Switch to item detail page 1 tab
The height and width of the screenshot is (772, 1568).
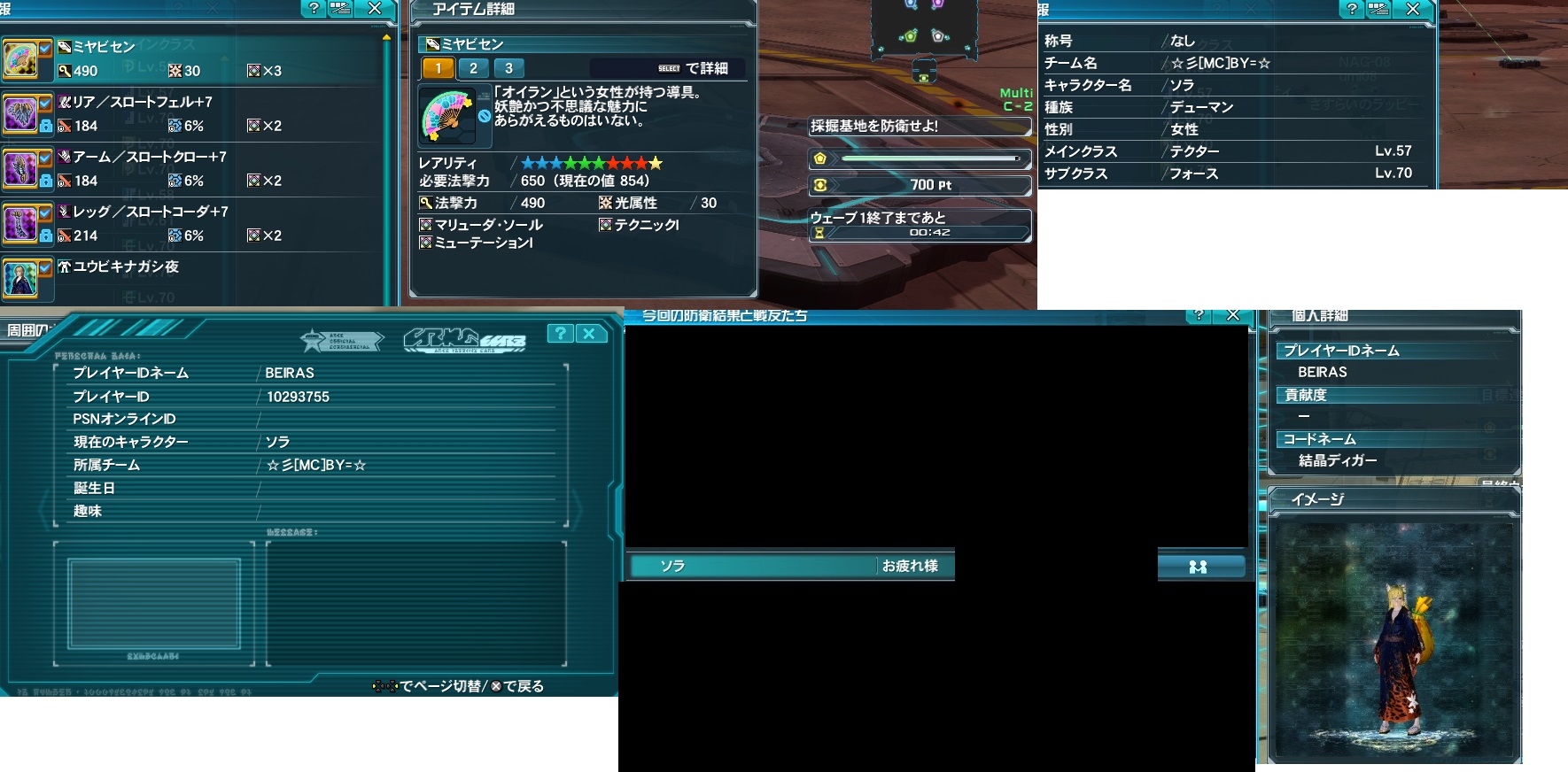tap(438, 68)
